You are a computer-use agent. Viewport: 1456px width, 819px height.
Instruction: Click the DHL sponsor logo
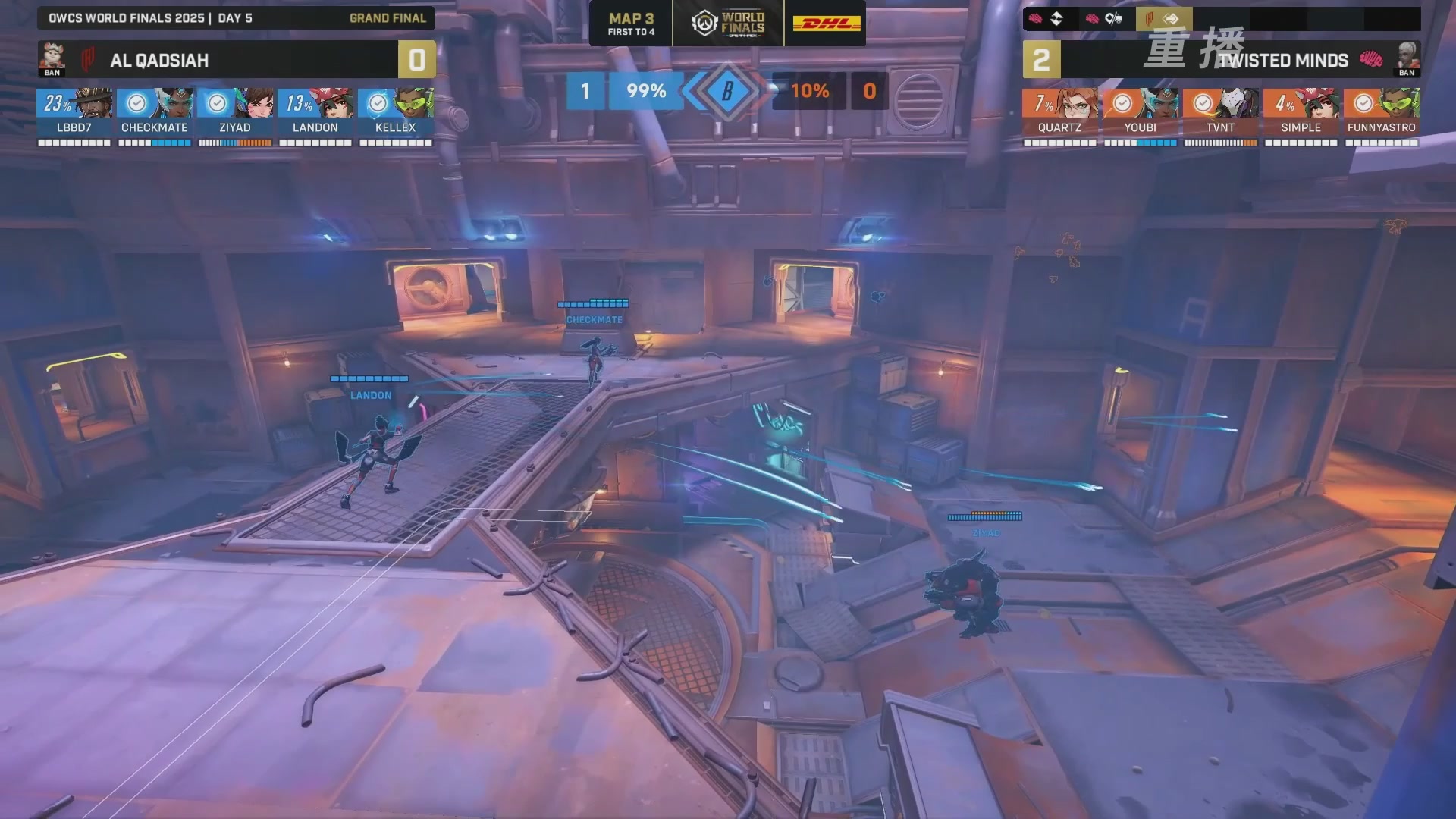[x=826, y=24]
